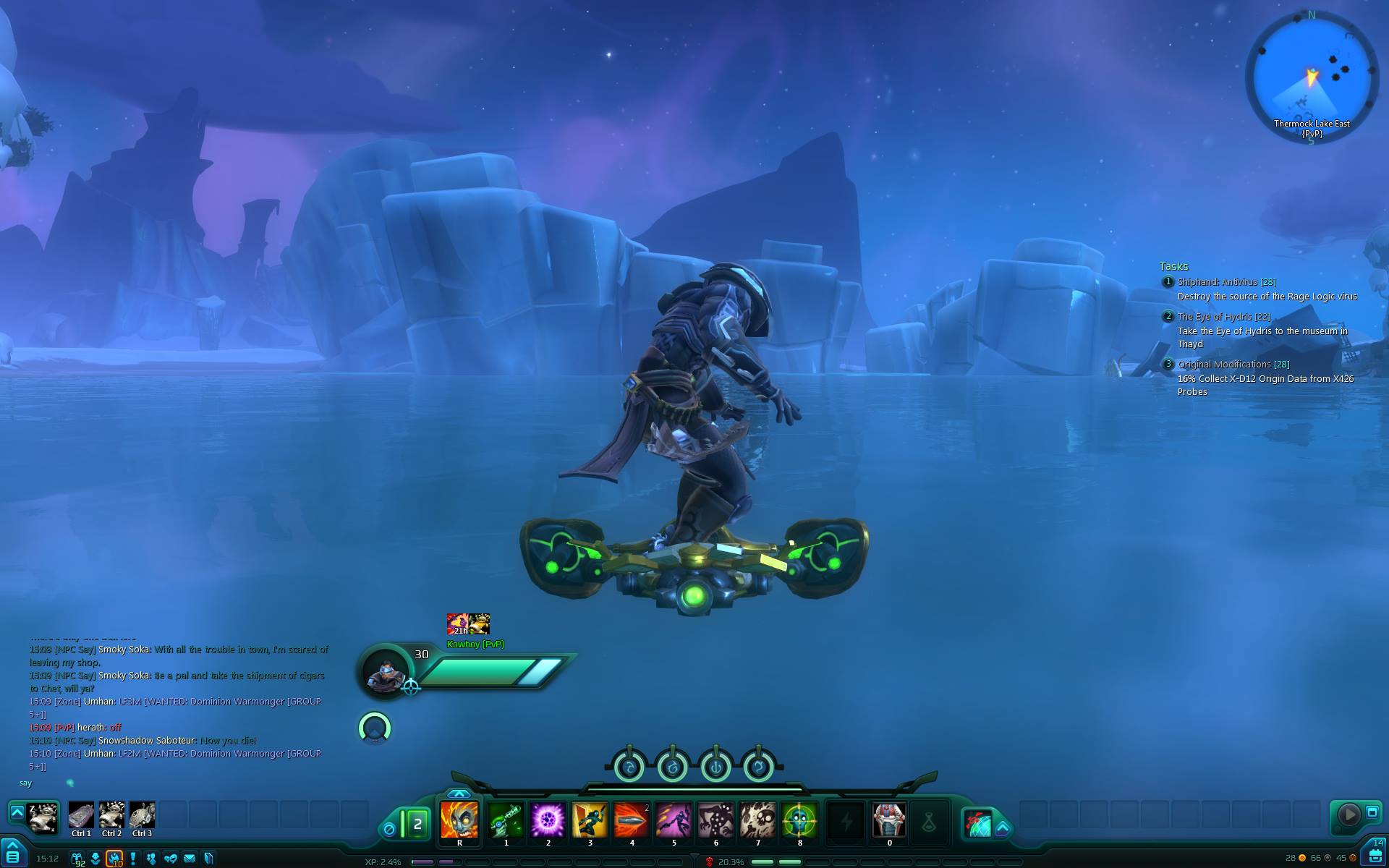The height and width of the screenshot is (868, 1389).
Task: Summon the mount in the Ctrl 1 slot
Action: click(81, 815)
